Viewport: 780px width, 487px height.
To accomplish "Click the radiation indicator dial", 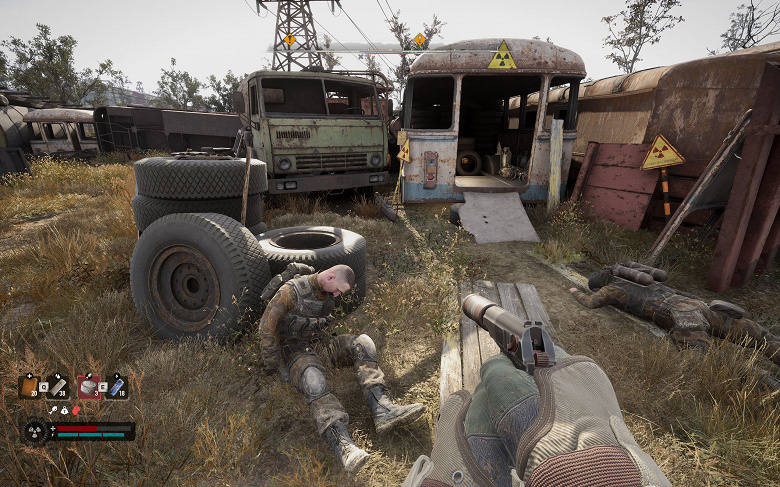I will pyautogui.click(x=34, y=431).
